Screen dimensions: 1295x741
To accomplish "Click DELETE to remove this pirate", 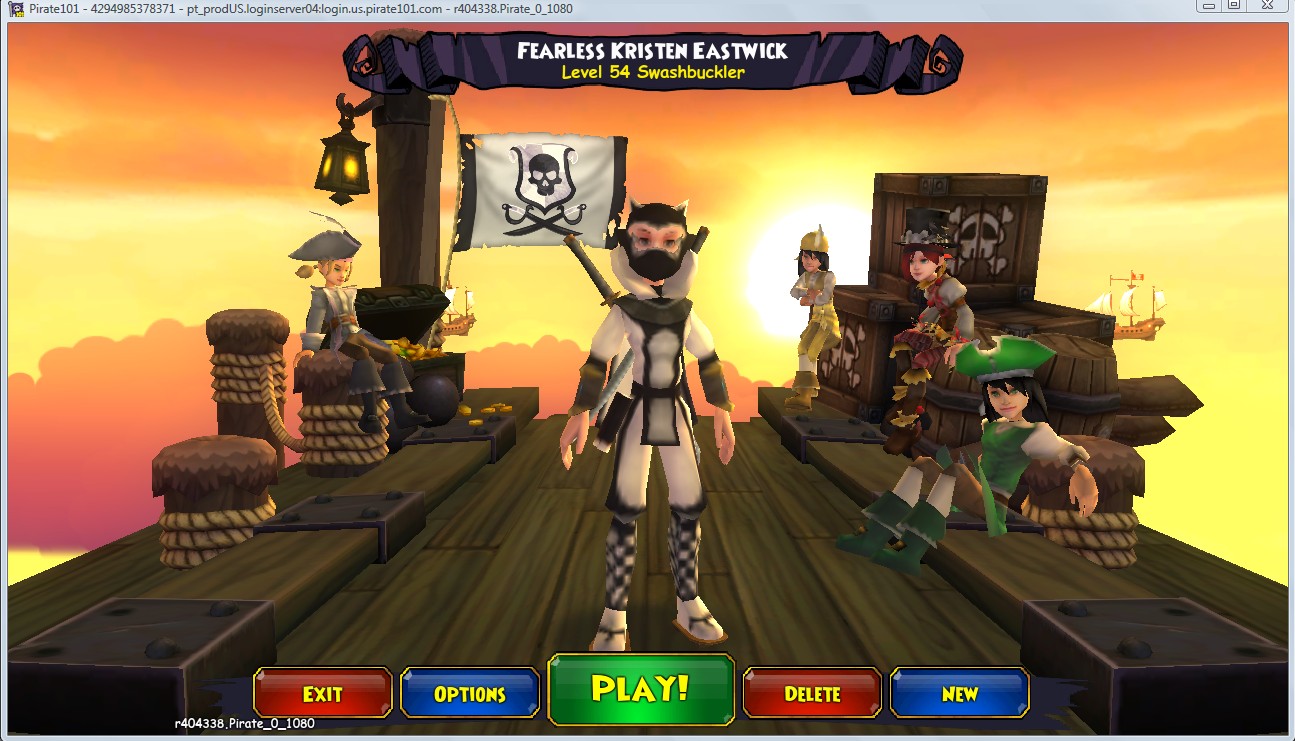I will (x=812, y=691).
